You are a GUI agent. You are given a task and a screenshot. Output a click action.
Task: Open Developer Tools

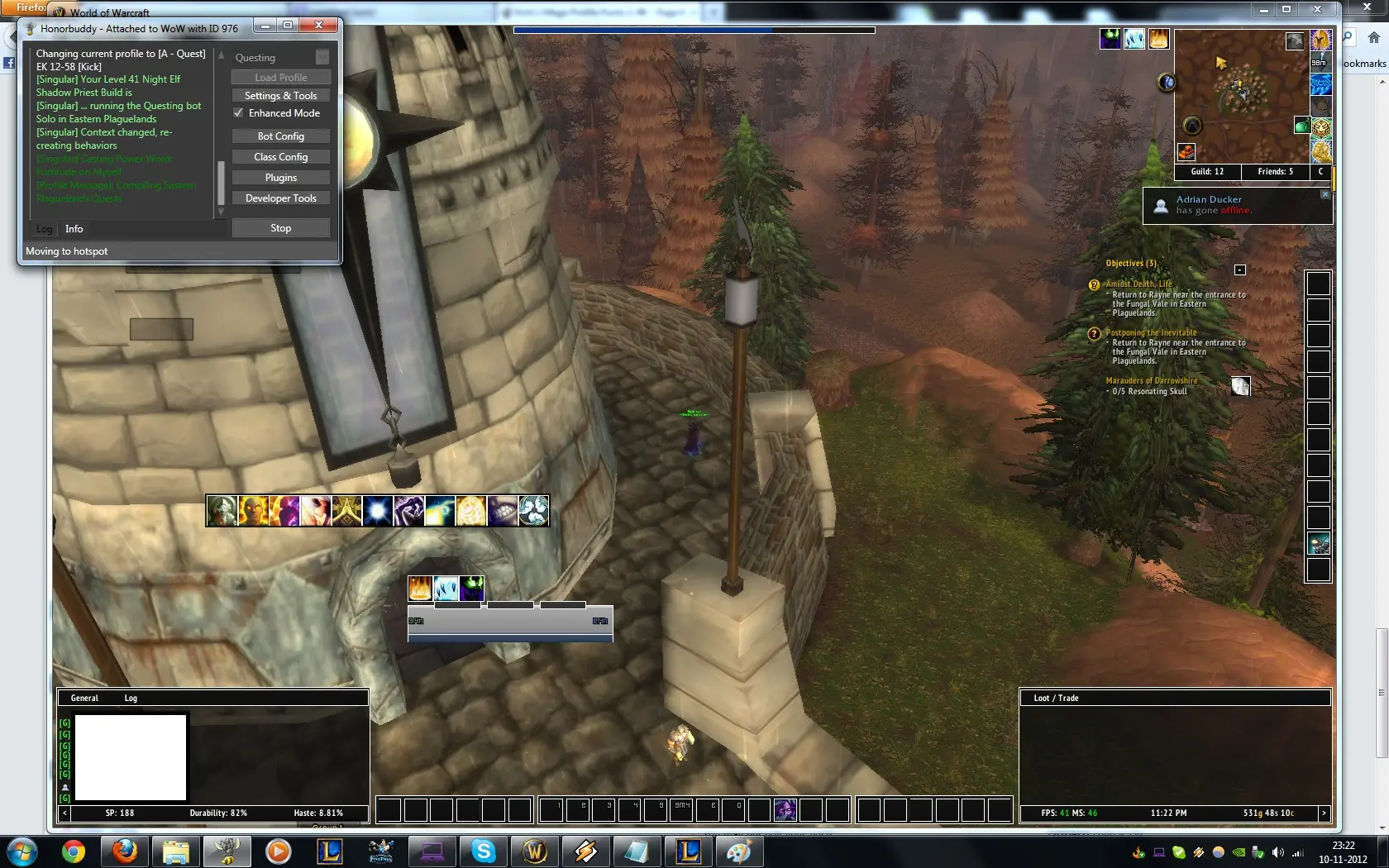[x=280, y=198]
